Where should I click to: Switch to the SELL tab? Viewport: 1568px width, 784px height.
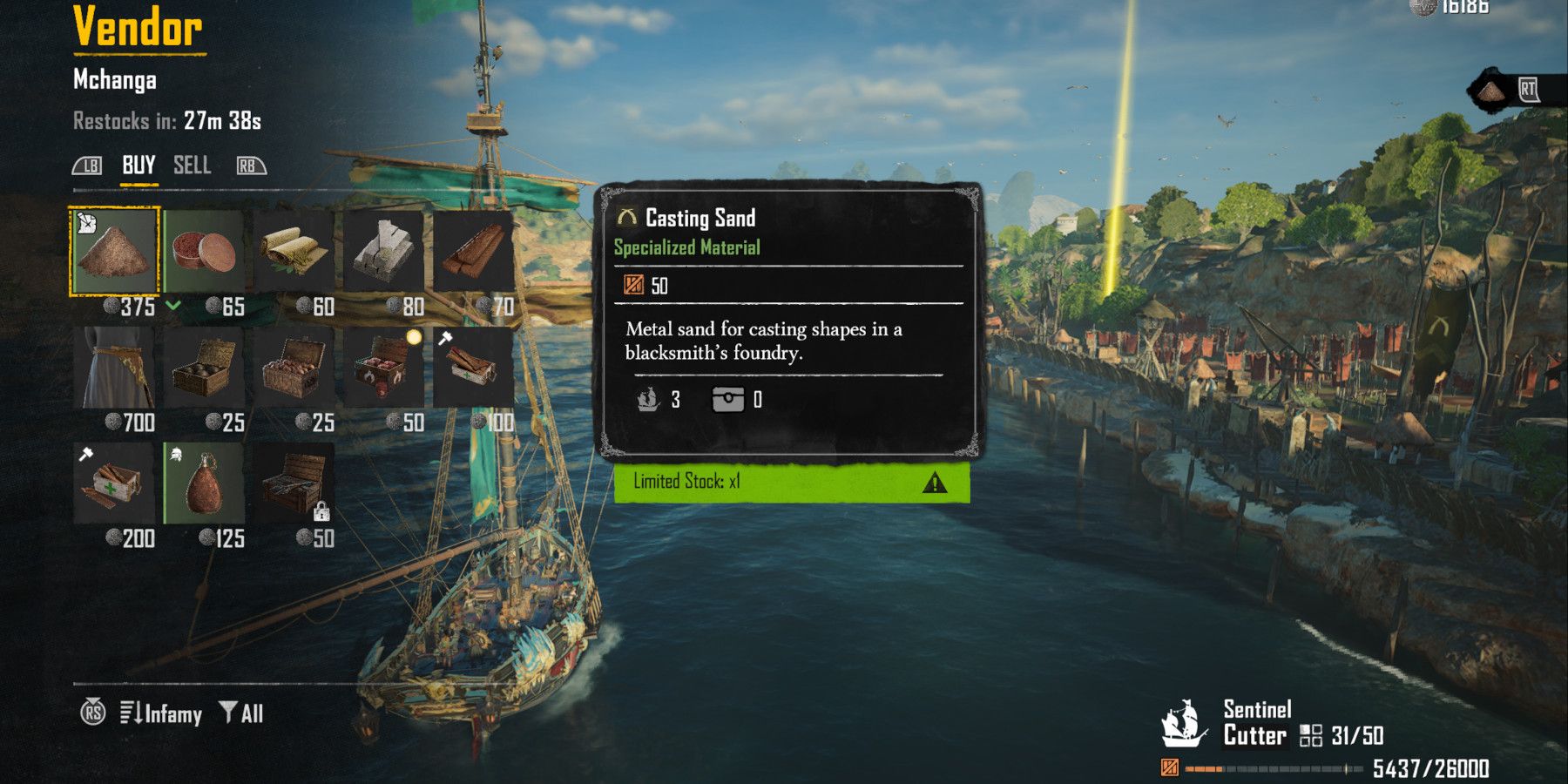[x=193, y=166]
